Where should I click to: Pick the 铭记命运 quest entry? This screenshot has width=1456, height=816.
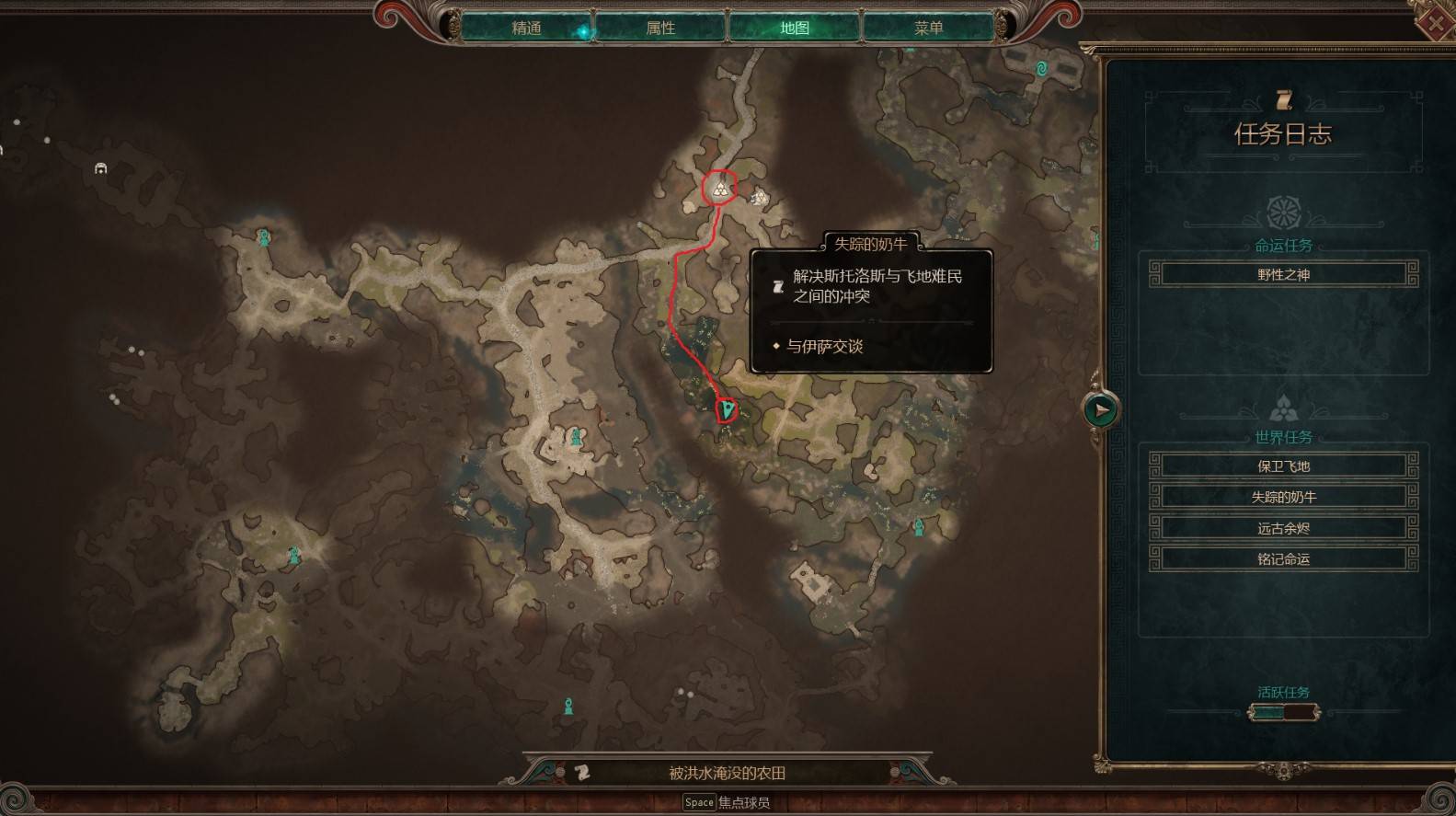point(1283,558)
